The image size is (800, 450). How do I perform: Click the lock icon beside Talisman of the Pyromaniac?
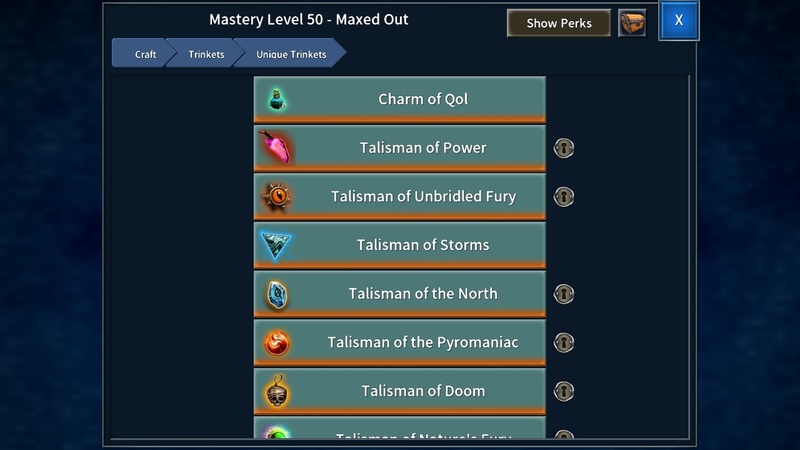click(x=564, y=343)
